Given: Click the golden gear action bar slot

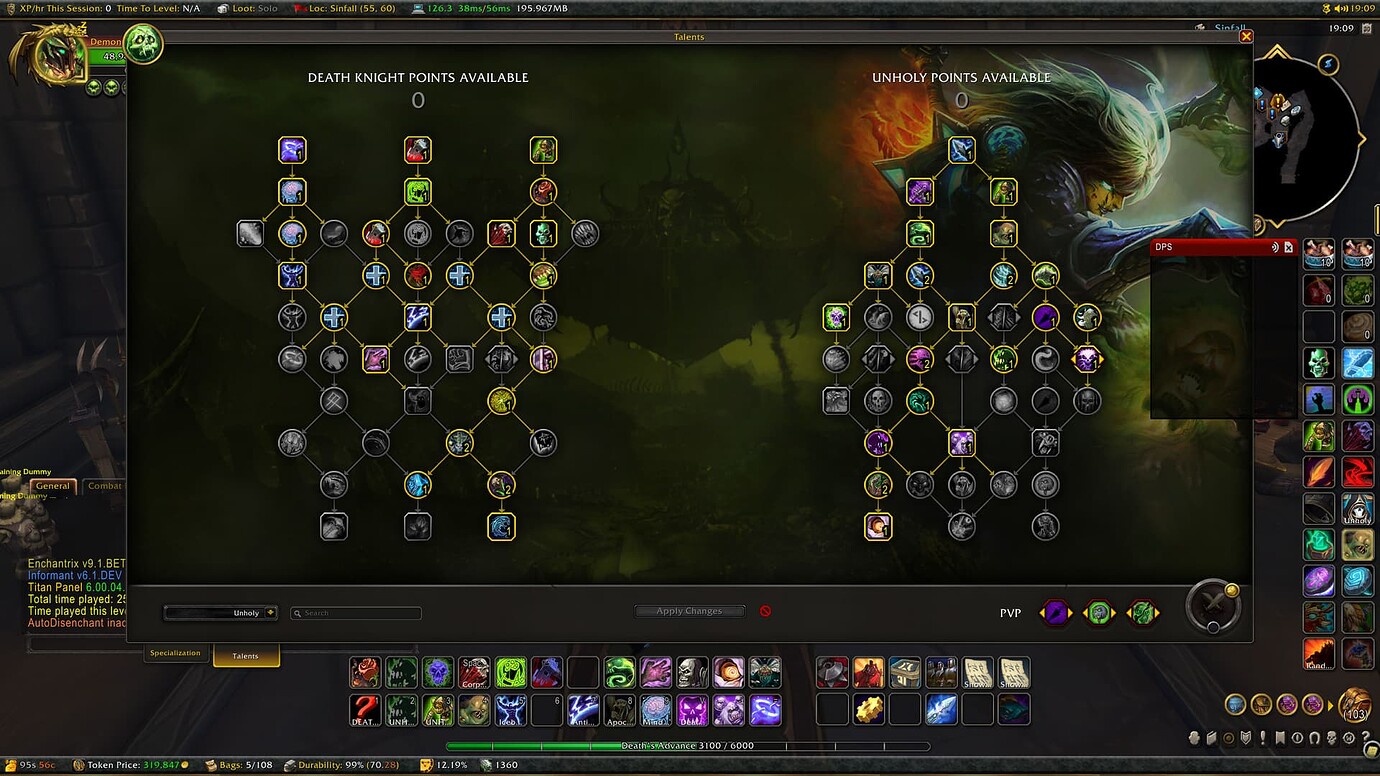Looking at the screenshot, I should coord(869,709).
